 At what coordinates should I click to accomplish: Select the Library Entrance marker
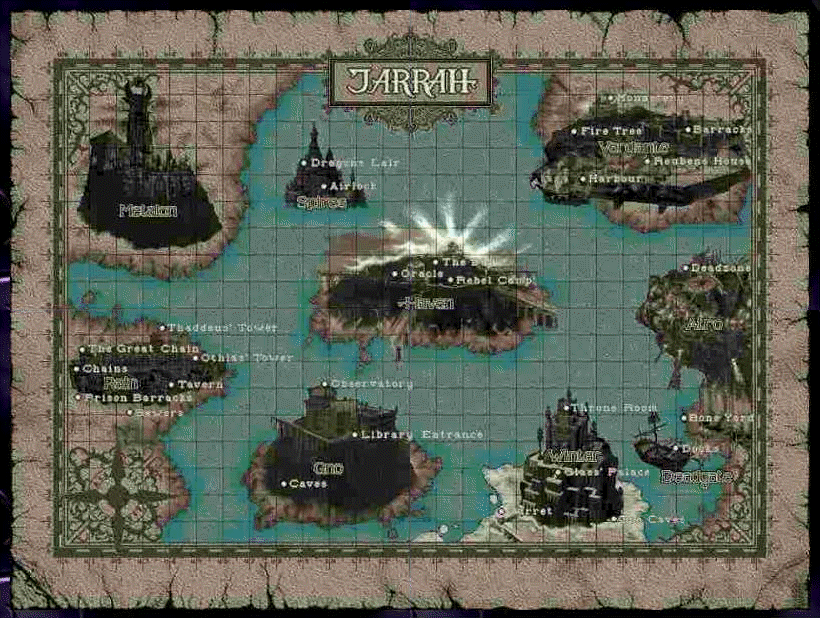355,435
